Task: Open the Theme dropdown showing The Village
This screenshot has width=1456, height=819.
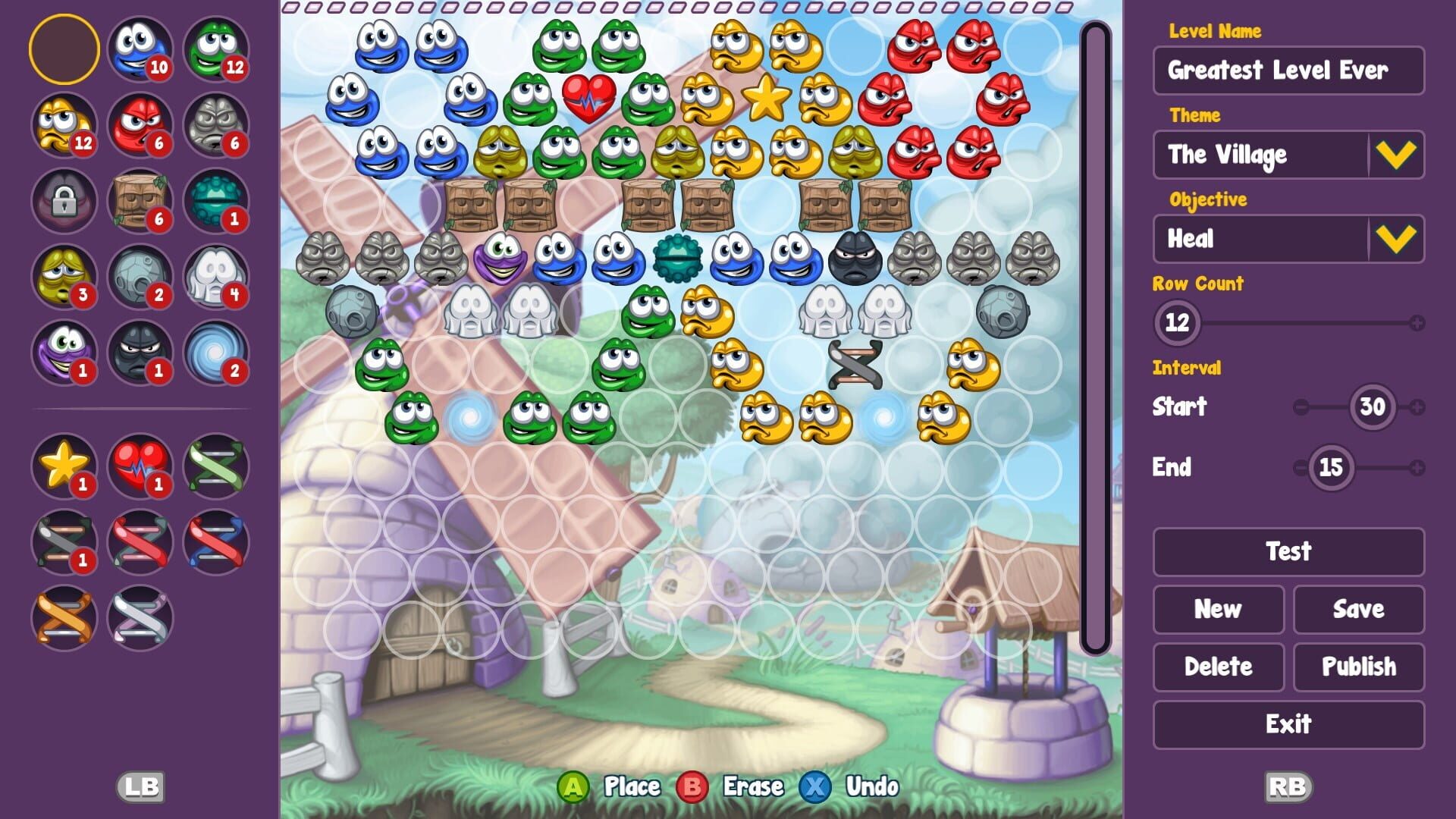Action: (x=1288, y=155)
